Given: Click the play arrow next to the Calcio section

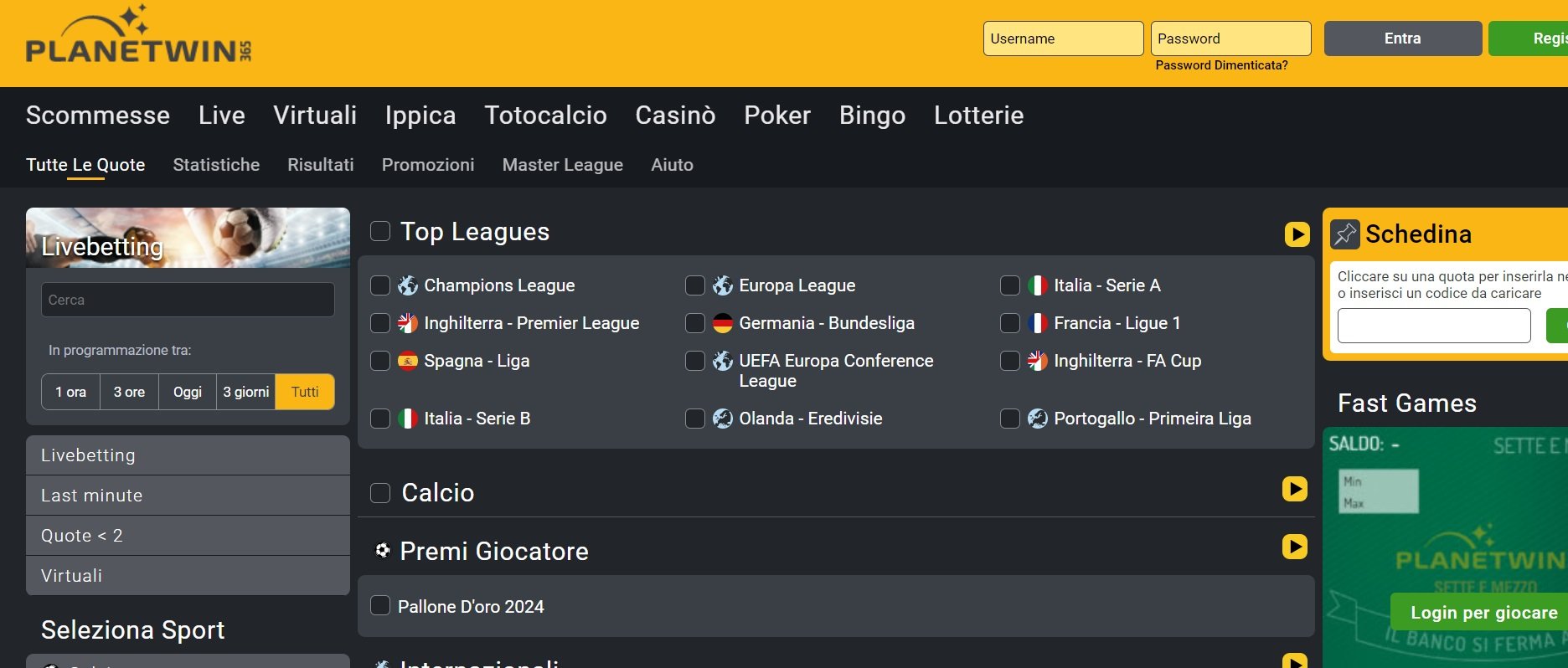Looking at the screenshot, I should click(x=1295, y=488).
